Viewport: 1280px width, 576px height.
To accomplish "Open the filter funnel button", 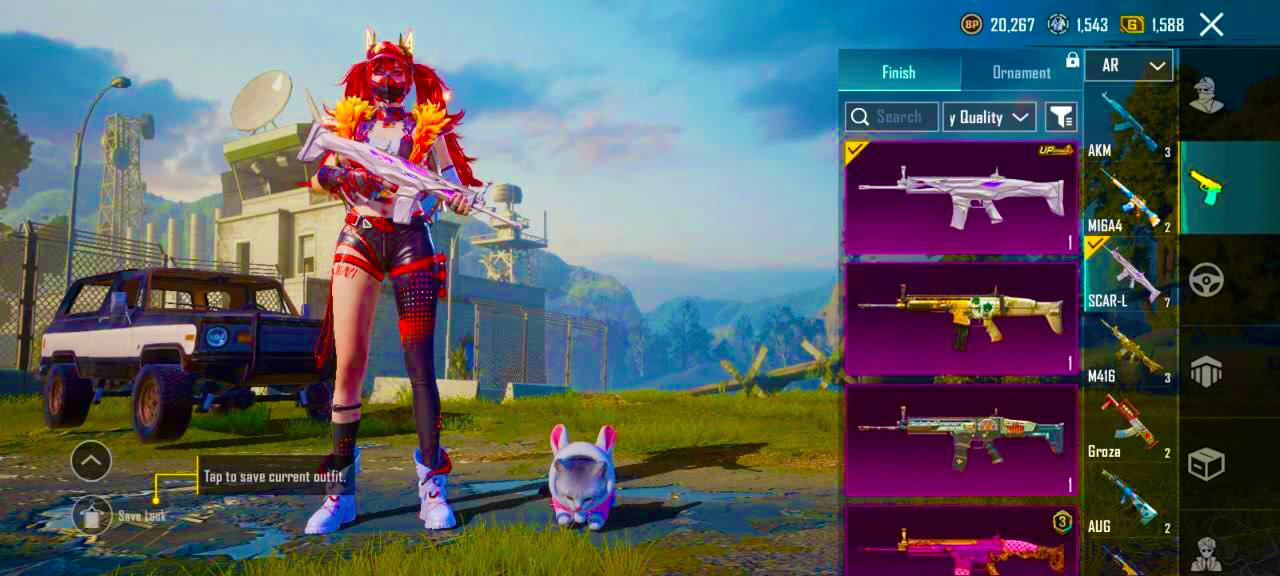I will click(1061, 117).
